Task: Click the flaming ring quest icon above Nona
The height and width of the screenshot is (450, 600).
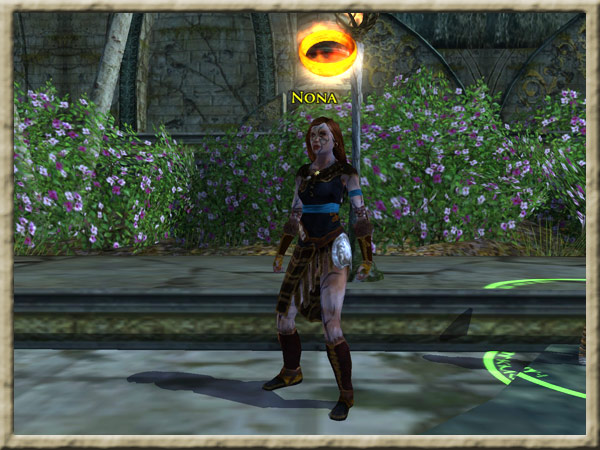Action: (327, 51)
